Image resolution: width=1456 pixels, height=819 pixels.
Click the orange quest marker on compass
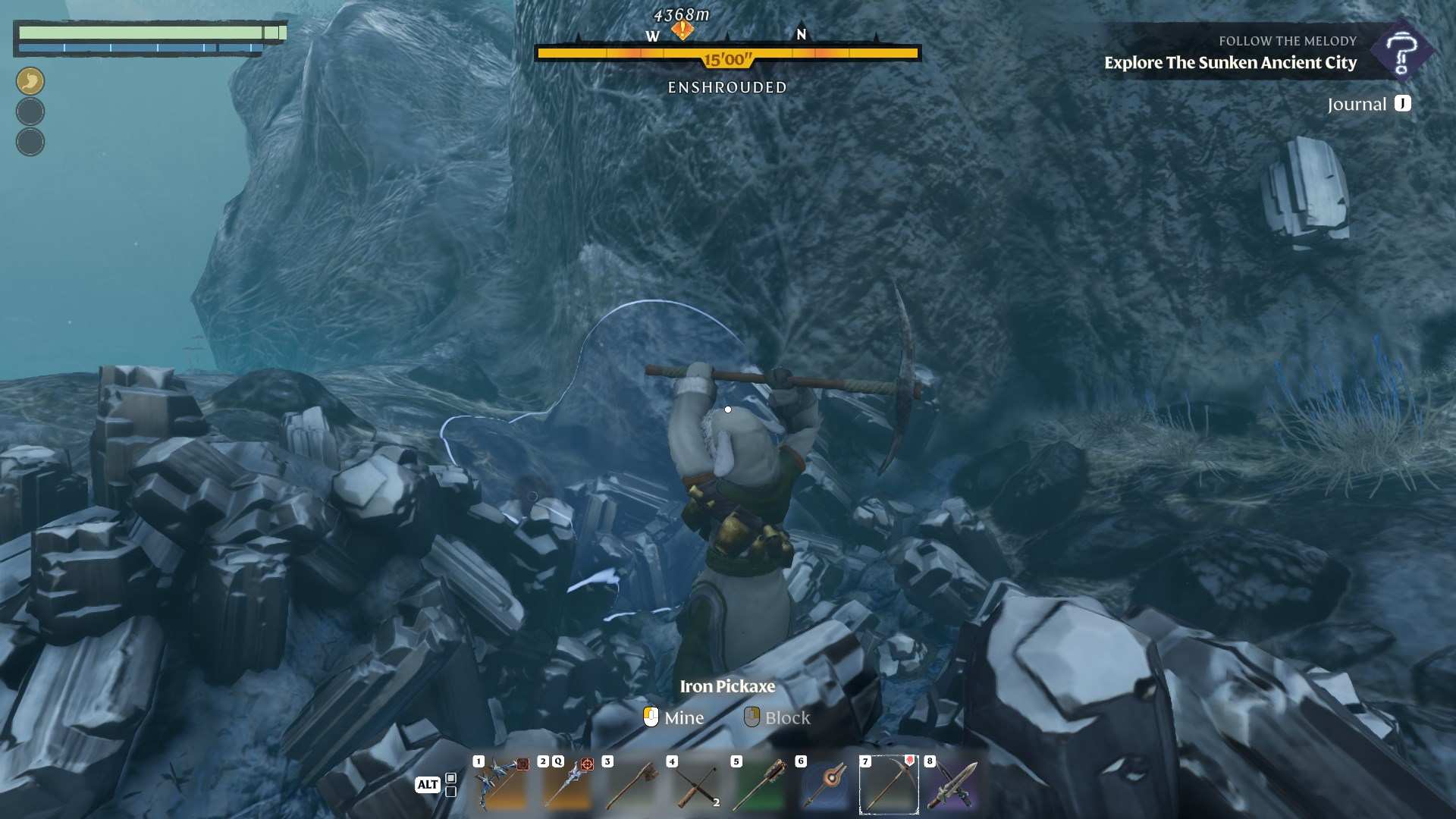pyautogui.click(x=682, y=30)
